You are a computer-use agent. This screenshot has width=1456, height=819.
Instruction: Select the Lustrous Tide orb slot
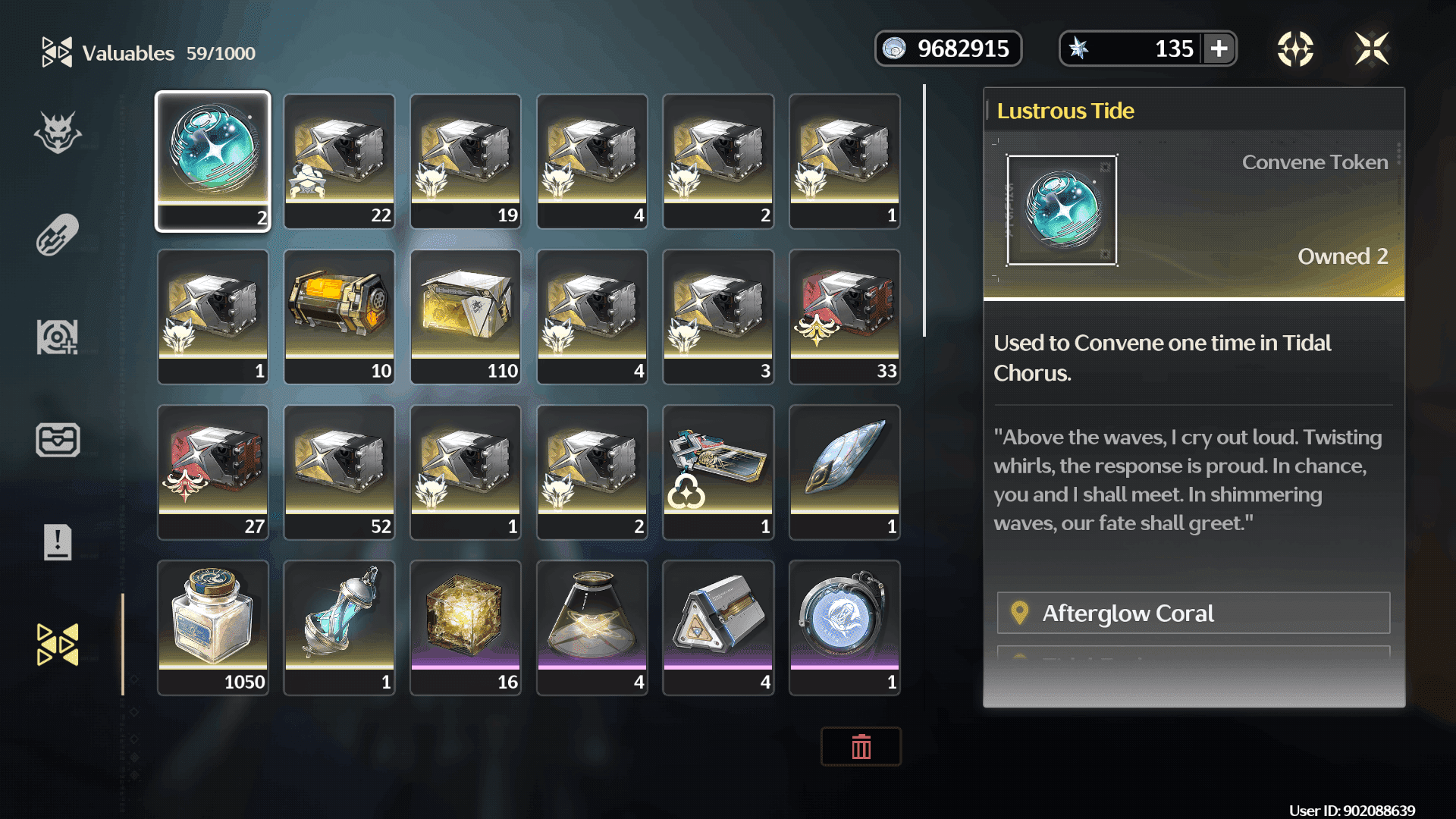(213, 161)
